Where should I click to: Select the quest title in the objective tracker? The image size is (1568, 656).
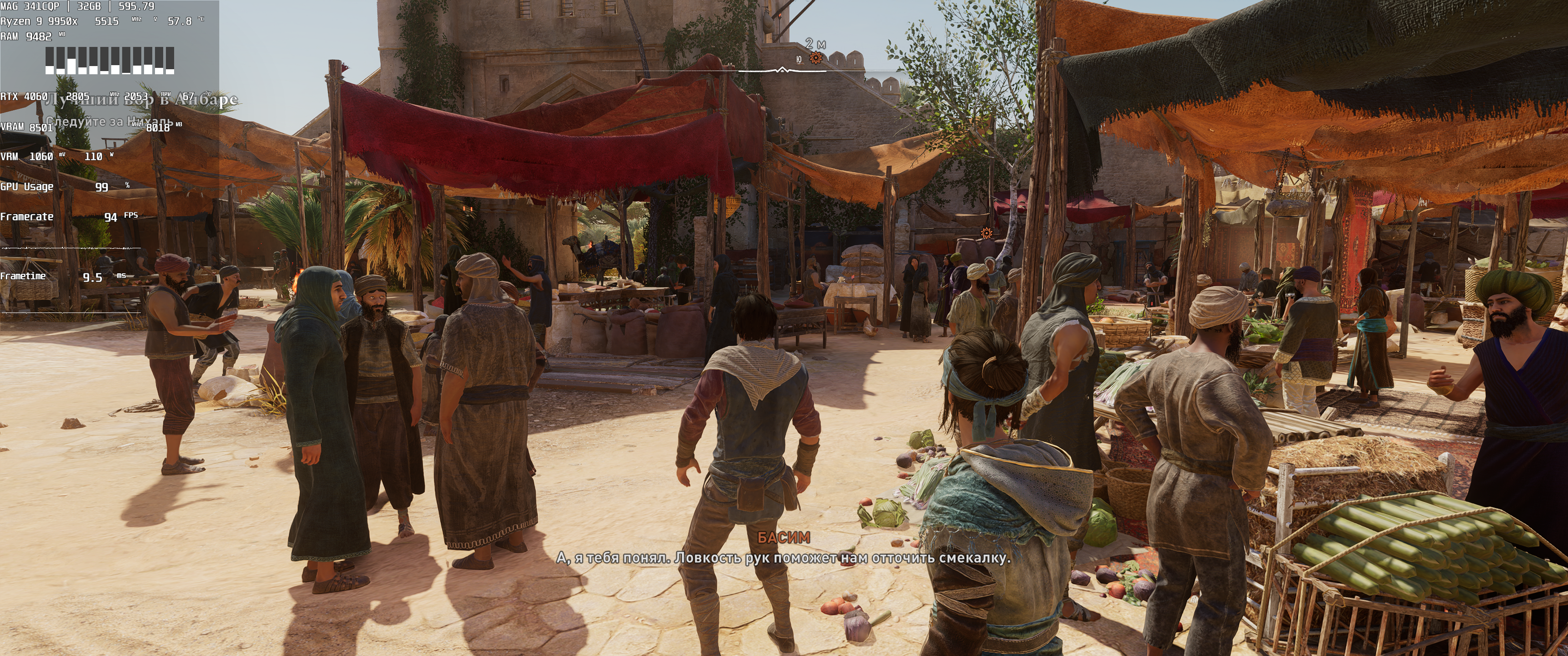point(141,100)
